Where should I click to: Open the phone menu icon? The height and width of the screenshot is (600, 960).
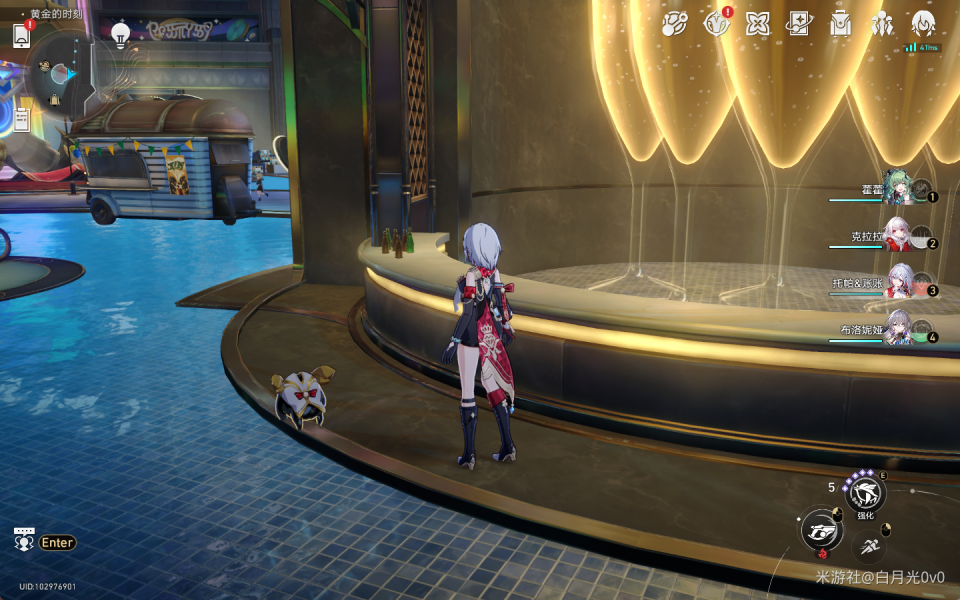point(21,35)
